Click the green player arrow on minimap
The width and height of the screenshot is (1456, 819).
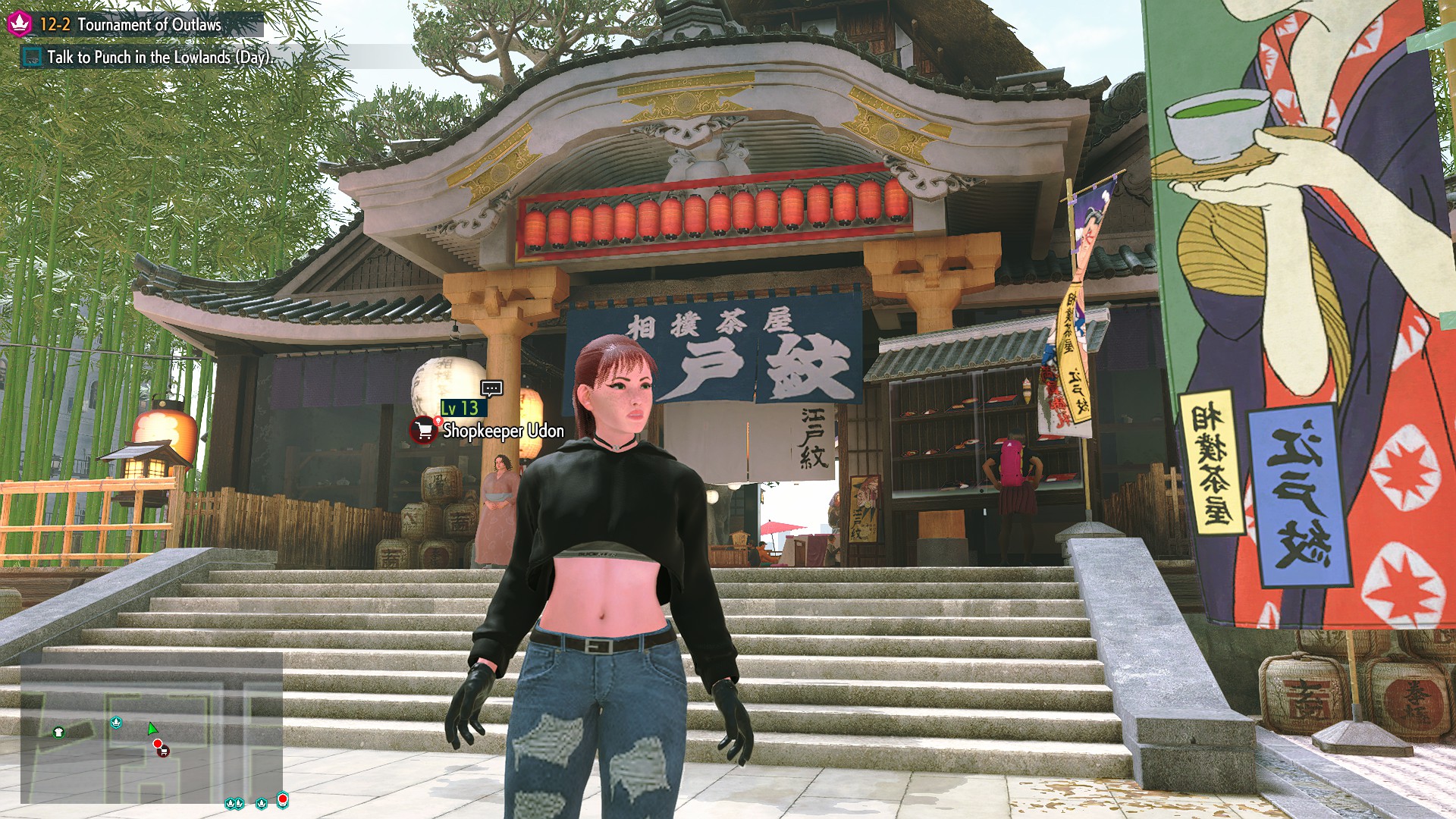[152, 729]
